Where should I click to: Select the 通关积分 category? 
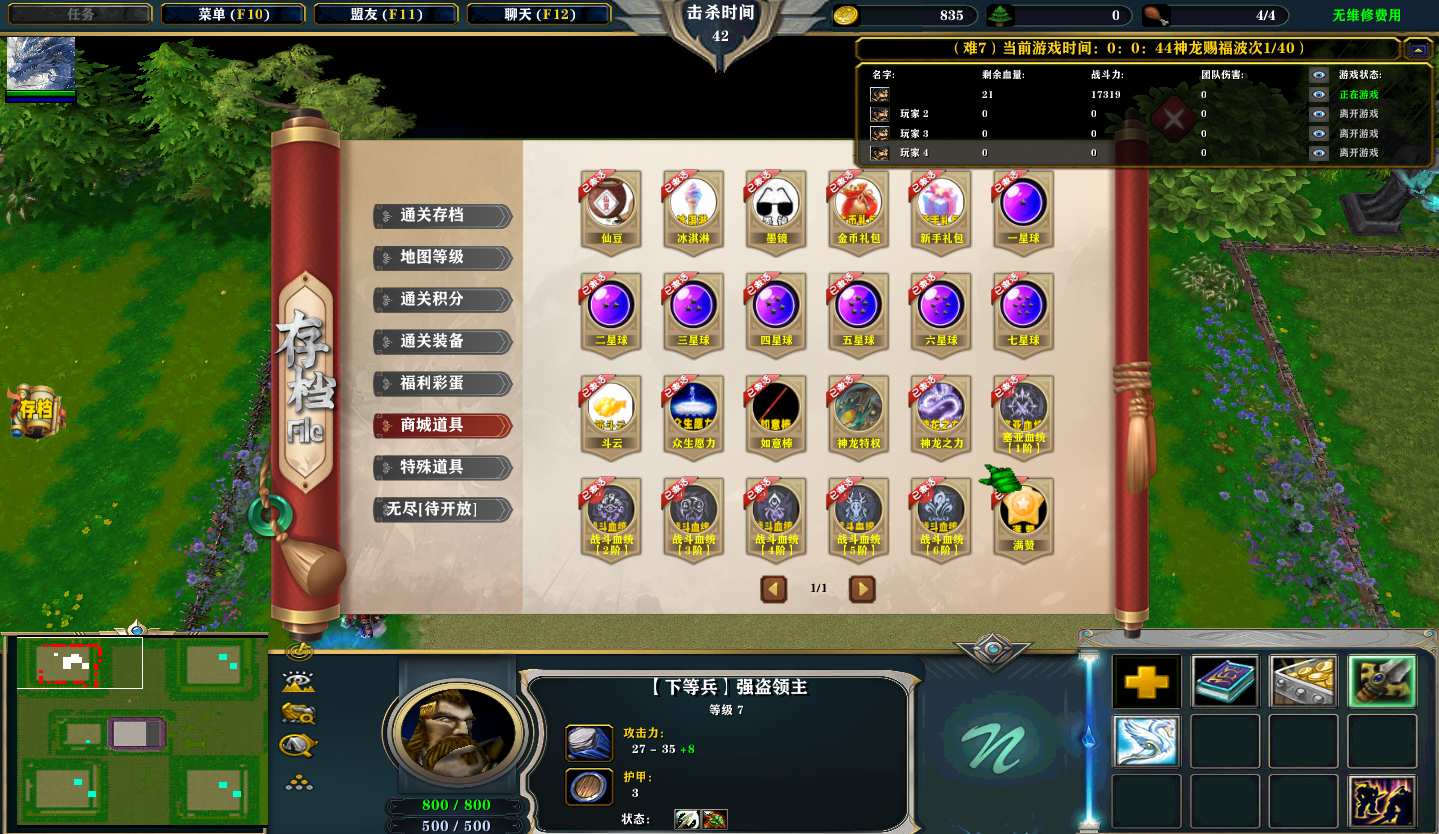[442, 300]
